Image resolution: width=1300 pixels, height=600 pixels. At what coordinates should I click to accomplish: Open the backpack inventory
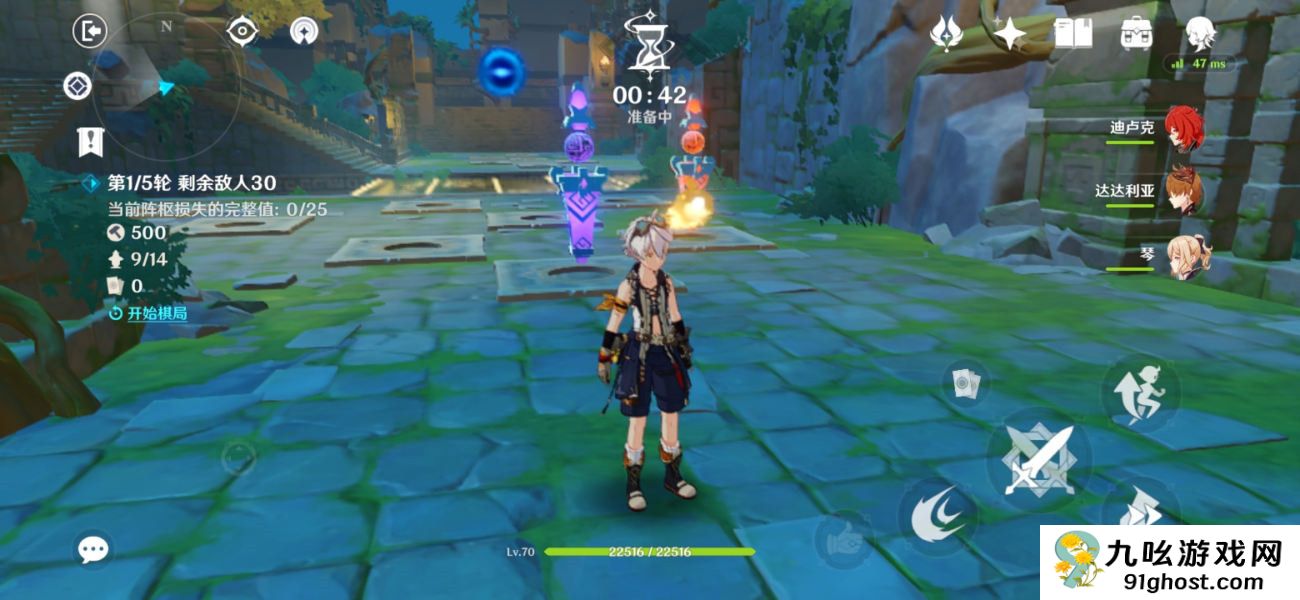point(1137,34)
